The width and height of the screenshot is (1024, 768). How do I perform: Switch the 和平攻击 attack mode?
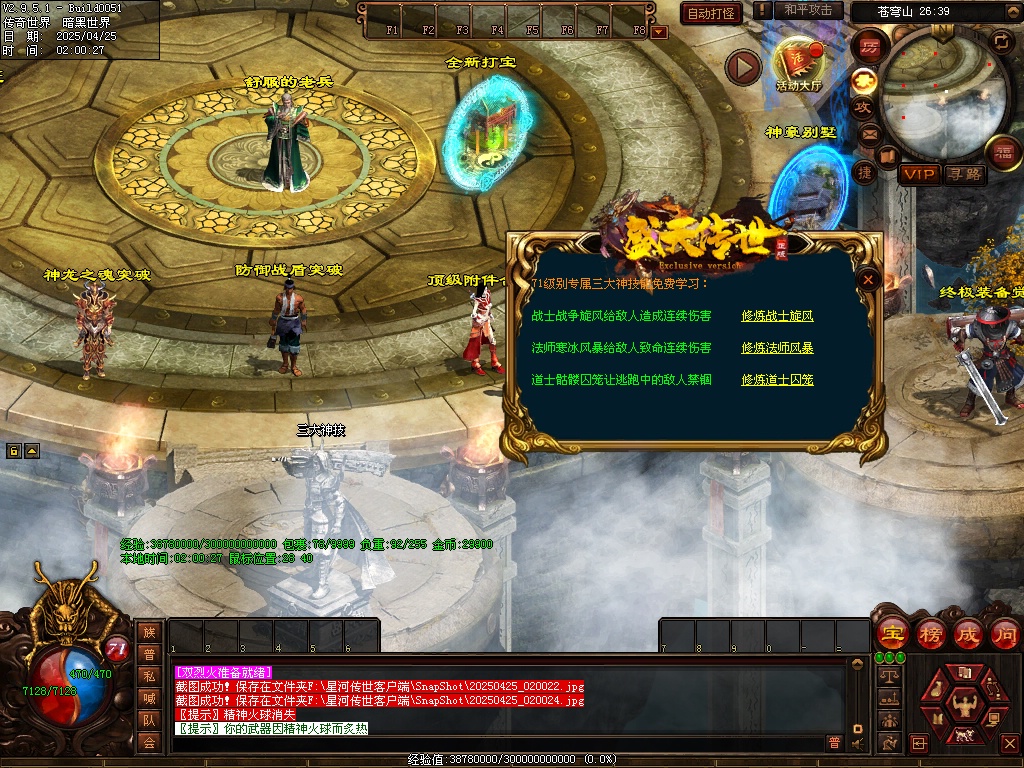coord(808,10)
